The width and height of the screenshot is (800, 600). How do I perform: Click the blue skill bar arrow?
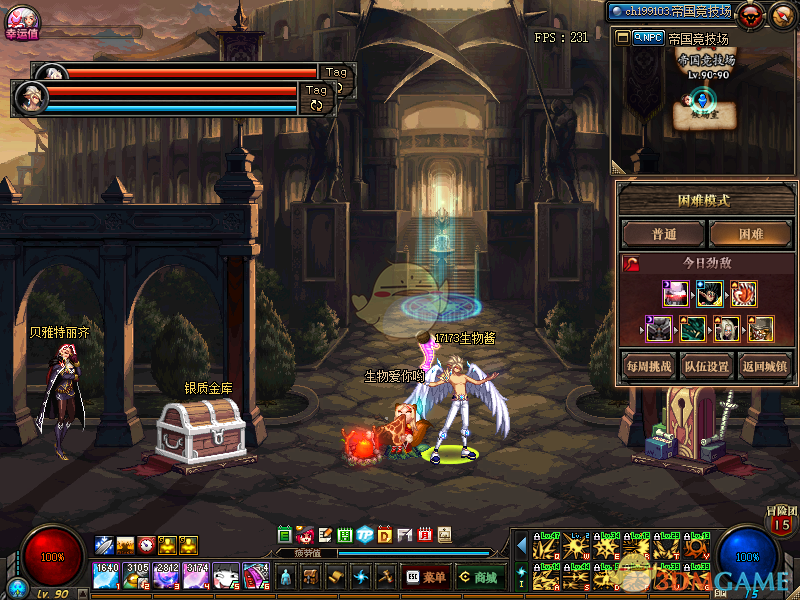[521, 546]
